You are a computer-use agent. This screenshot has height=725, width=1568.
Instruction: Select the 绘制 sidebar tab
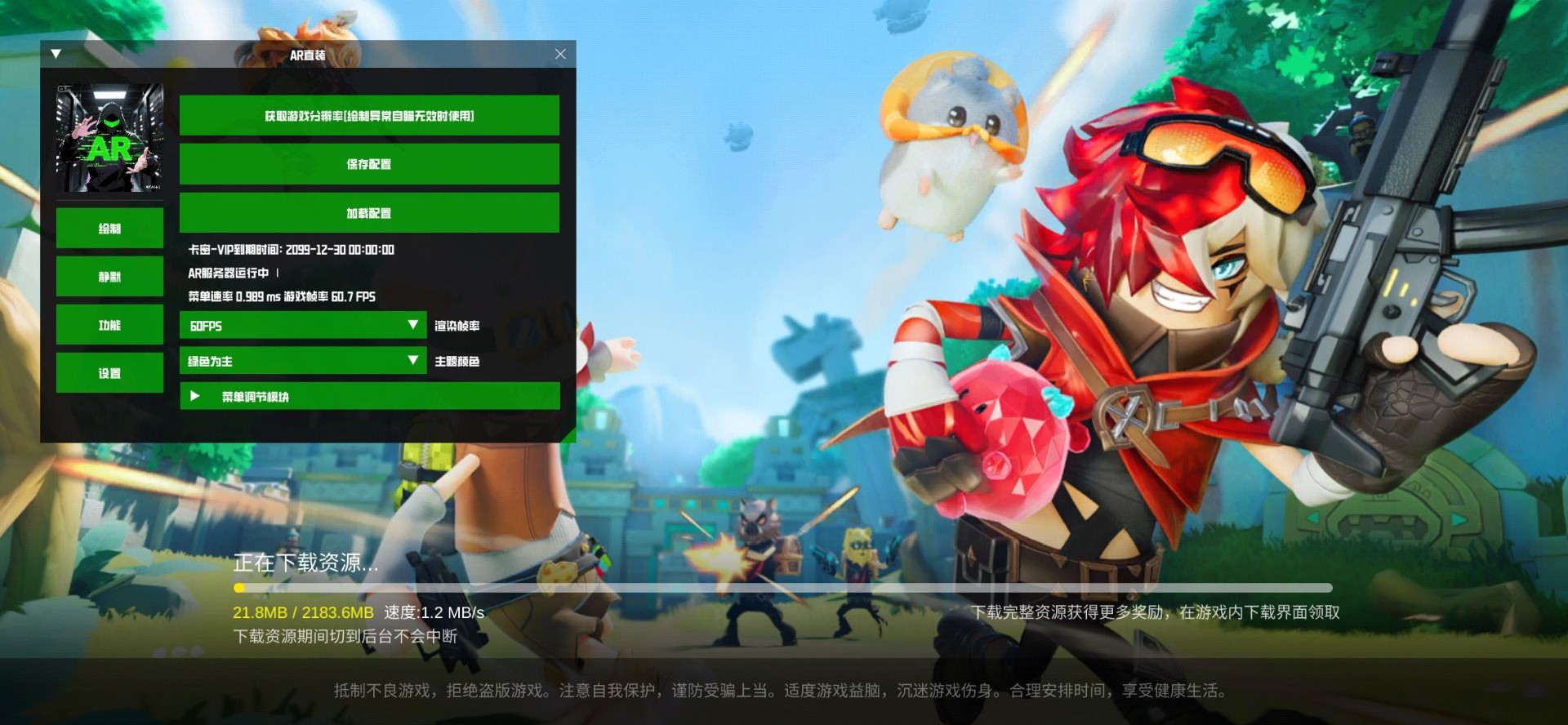[x=109, y=229]
